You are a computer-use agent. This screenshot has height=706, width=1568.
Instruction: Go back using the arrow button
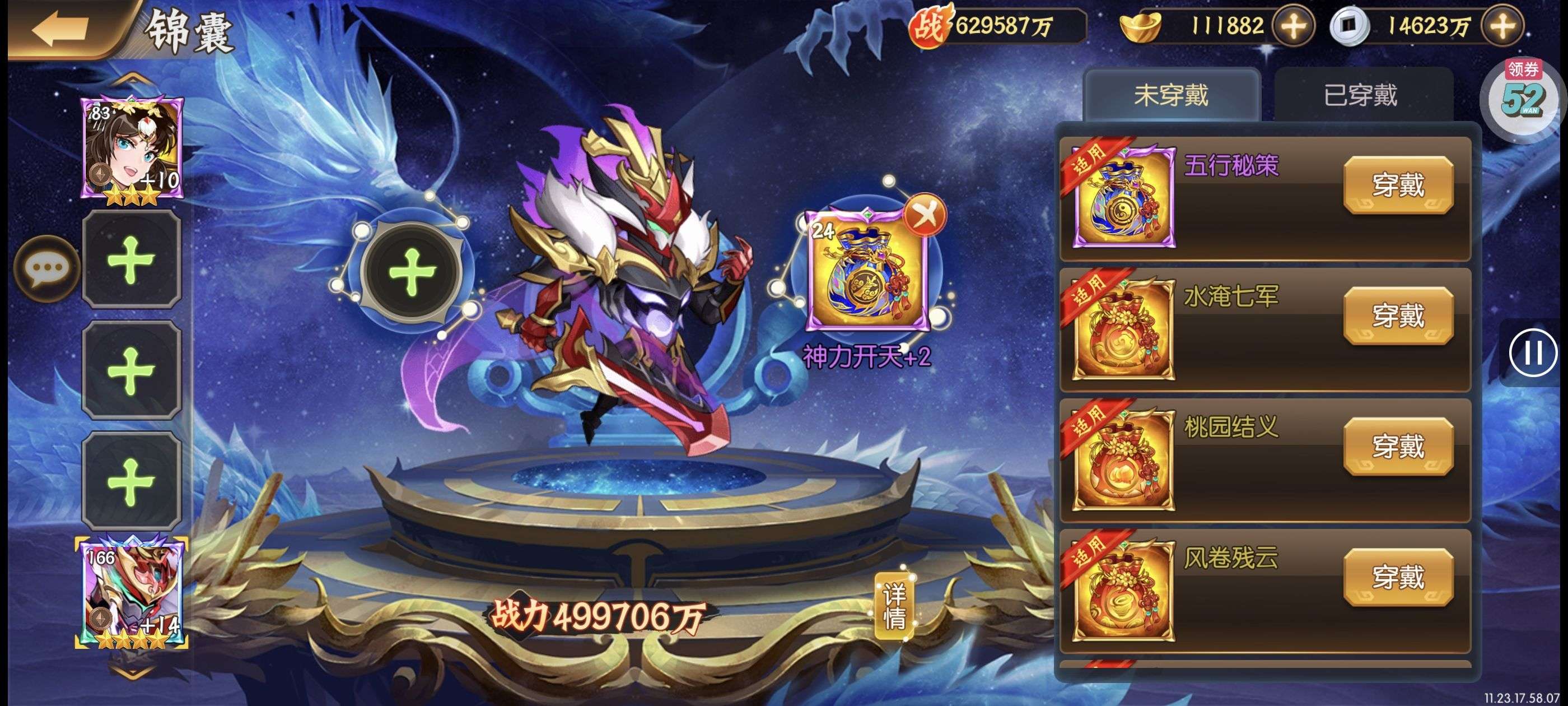click(61, 29)
